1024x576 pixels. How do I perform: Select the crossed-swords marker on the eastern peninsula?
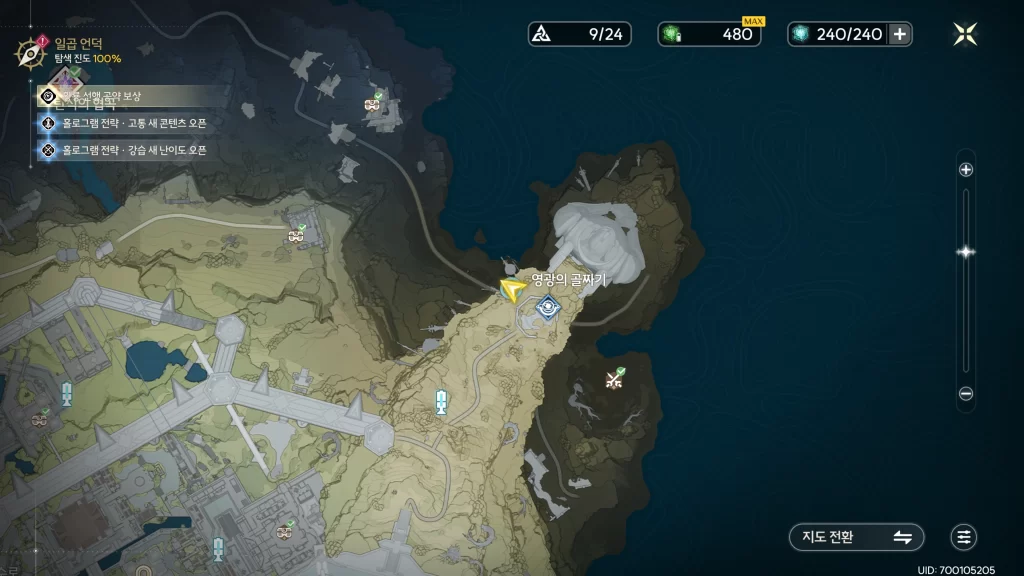tap(615, 379)
